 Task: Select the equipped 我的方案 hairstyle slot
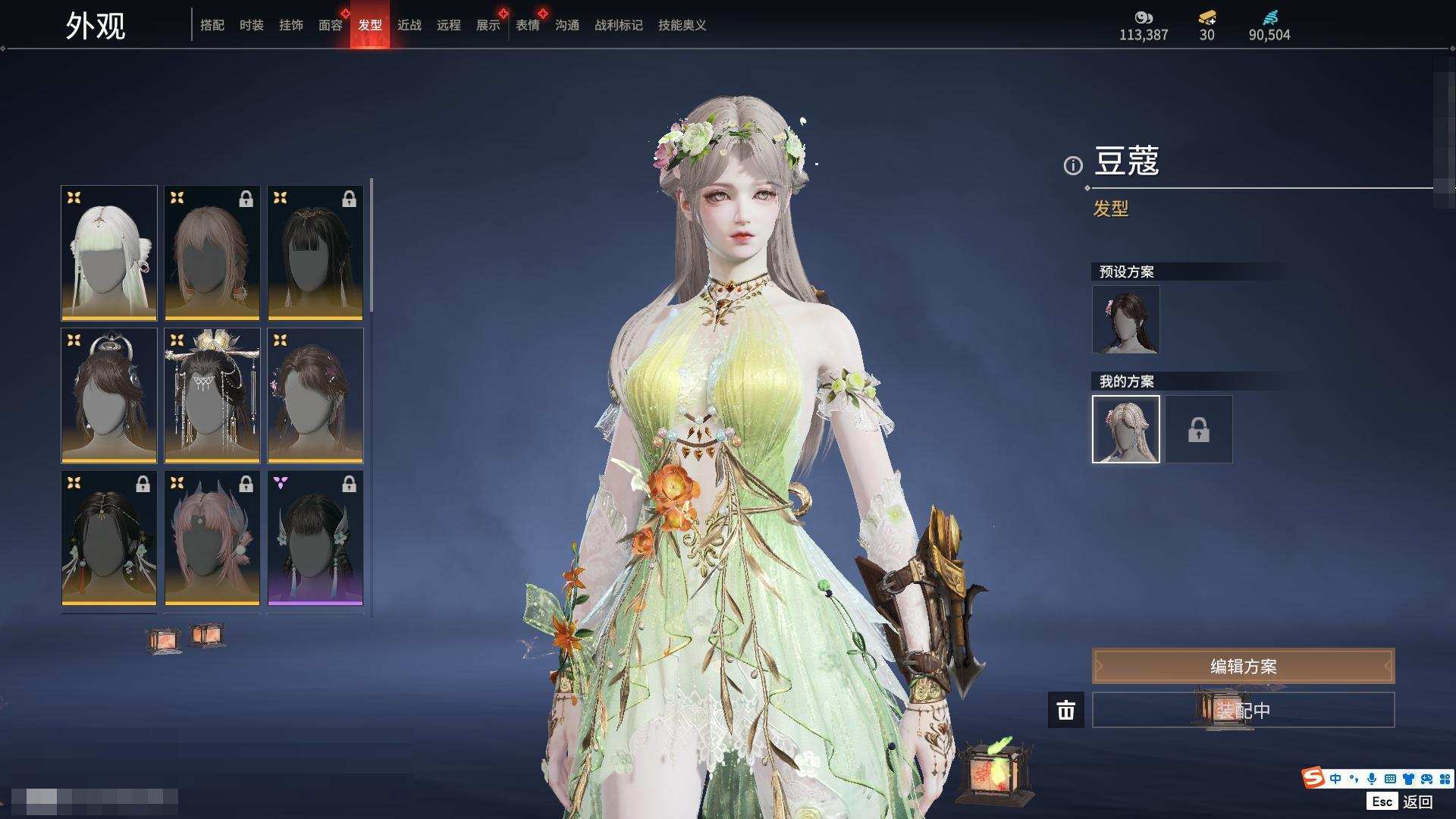pos(1125,429)
